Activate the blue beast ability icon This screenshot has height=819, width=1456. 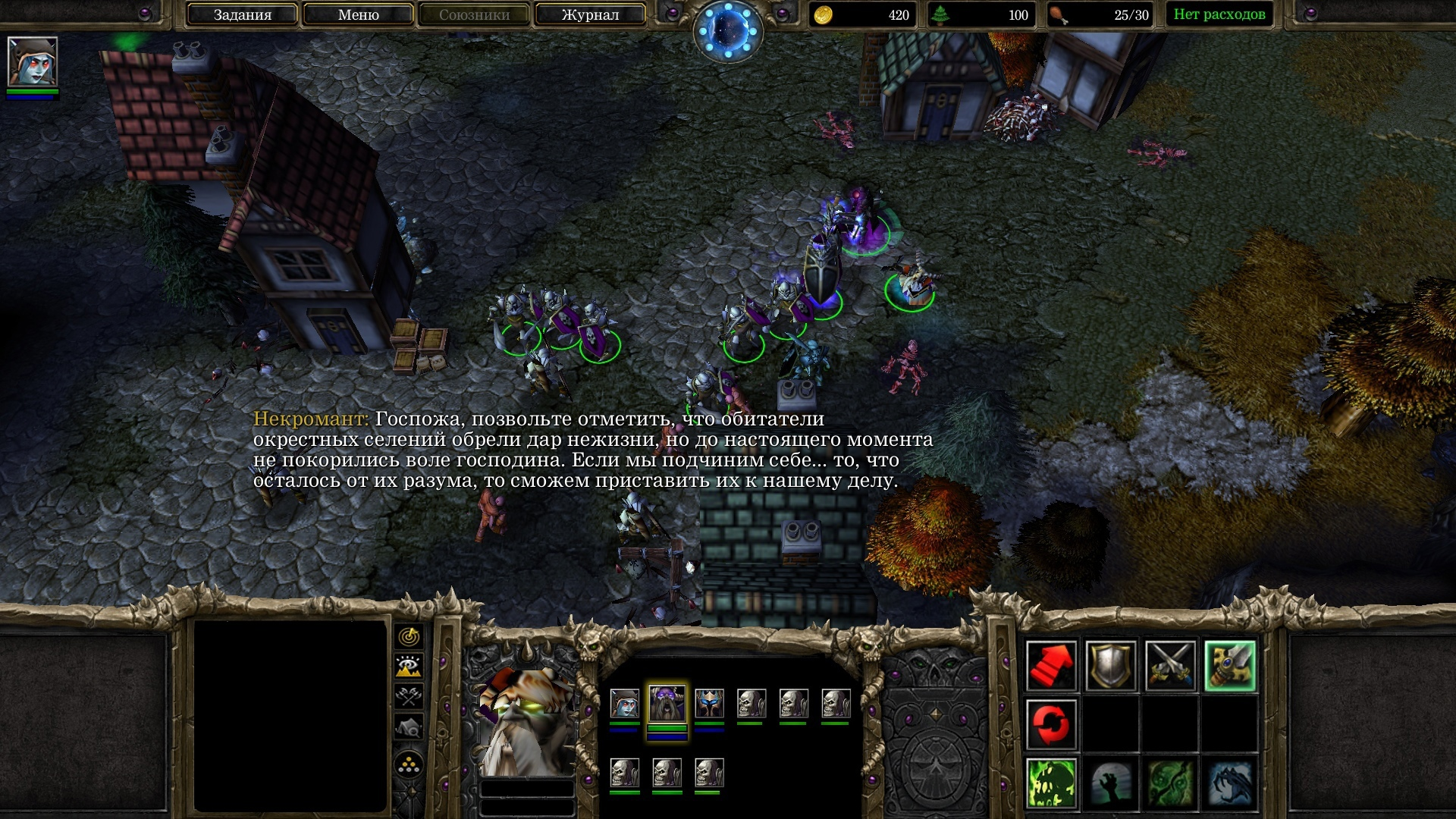click(1230, 783)
